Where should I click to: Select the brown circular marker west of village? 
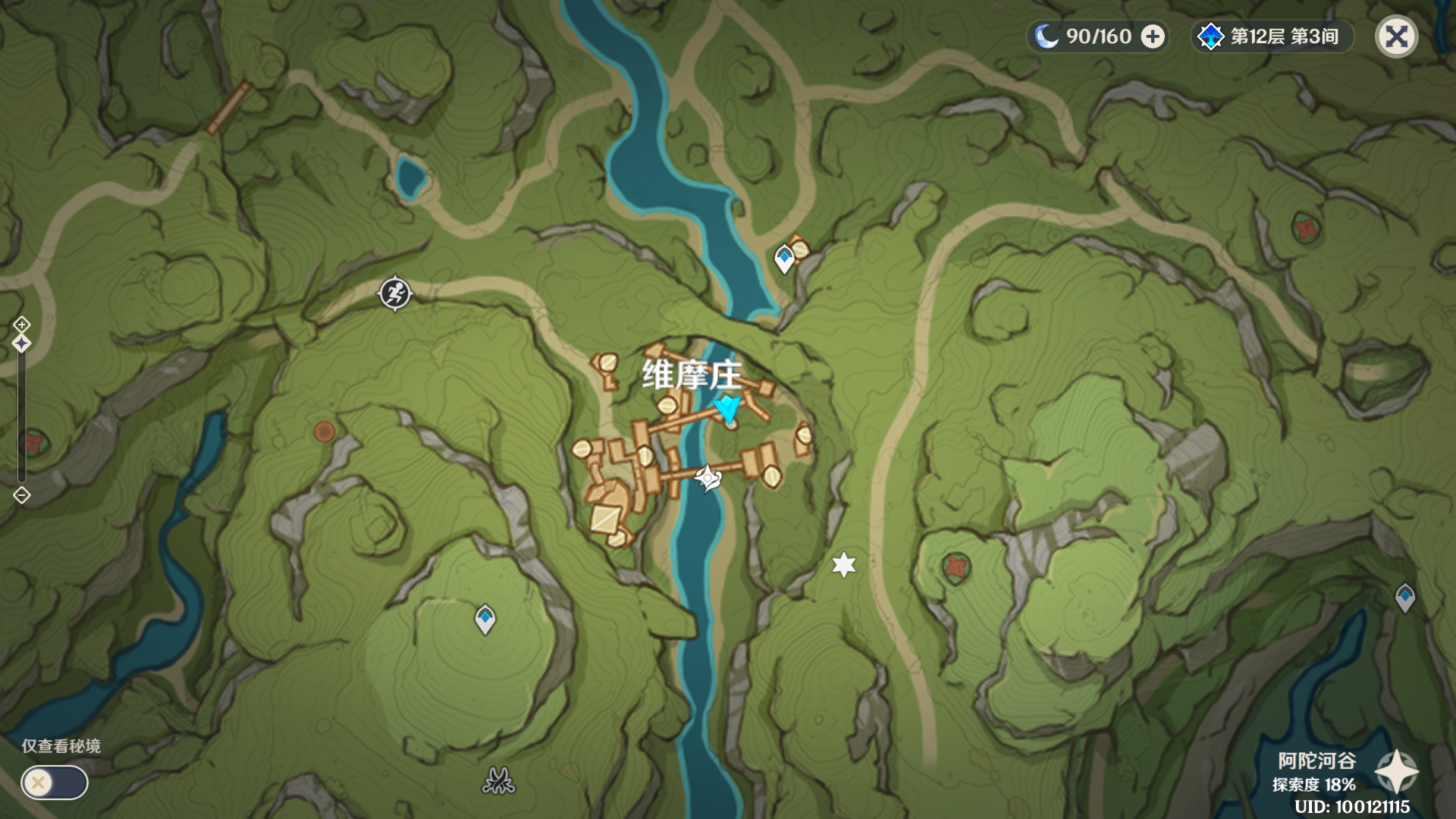(325, 432)
